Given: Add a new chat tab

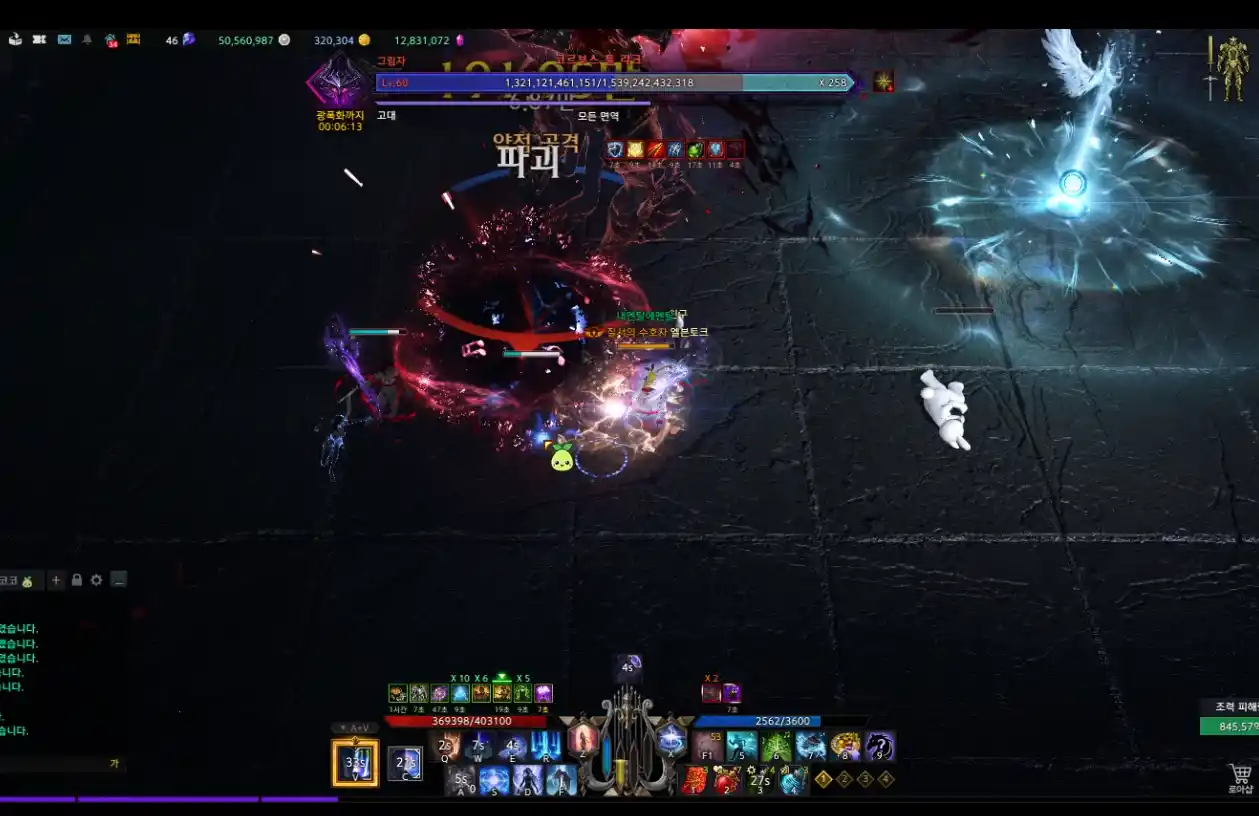Looking at the screenshot, I should [56, 580].
